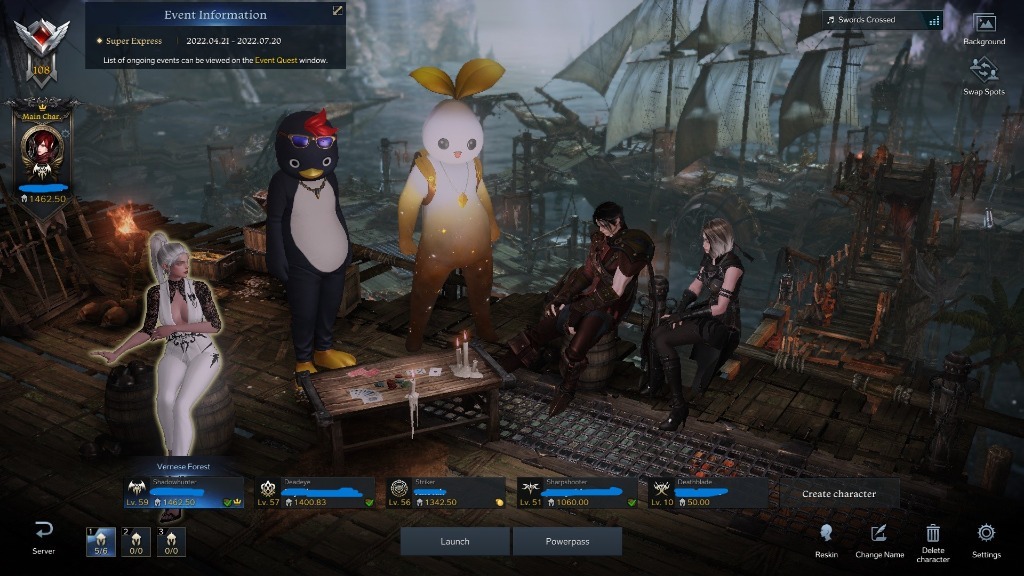The height and width of the screenshot is (576, 1024).
Task: Select the Deathblade character slot
Action: pos(707,492)
